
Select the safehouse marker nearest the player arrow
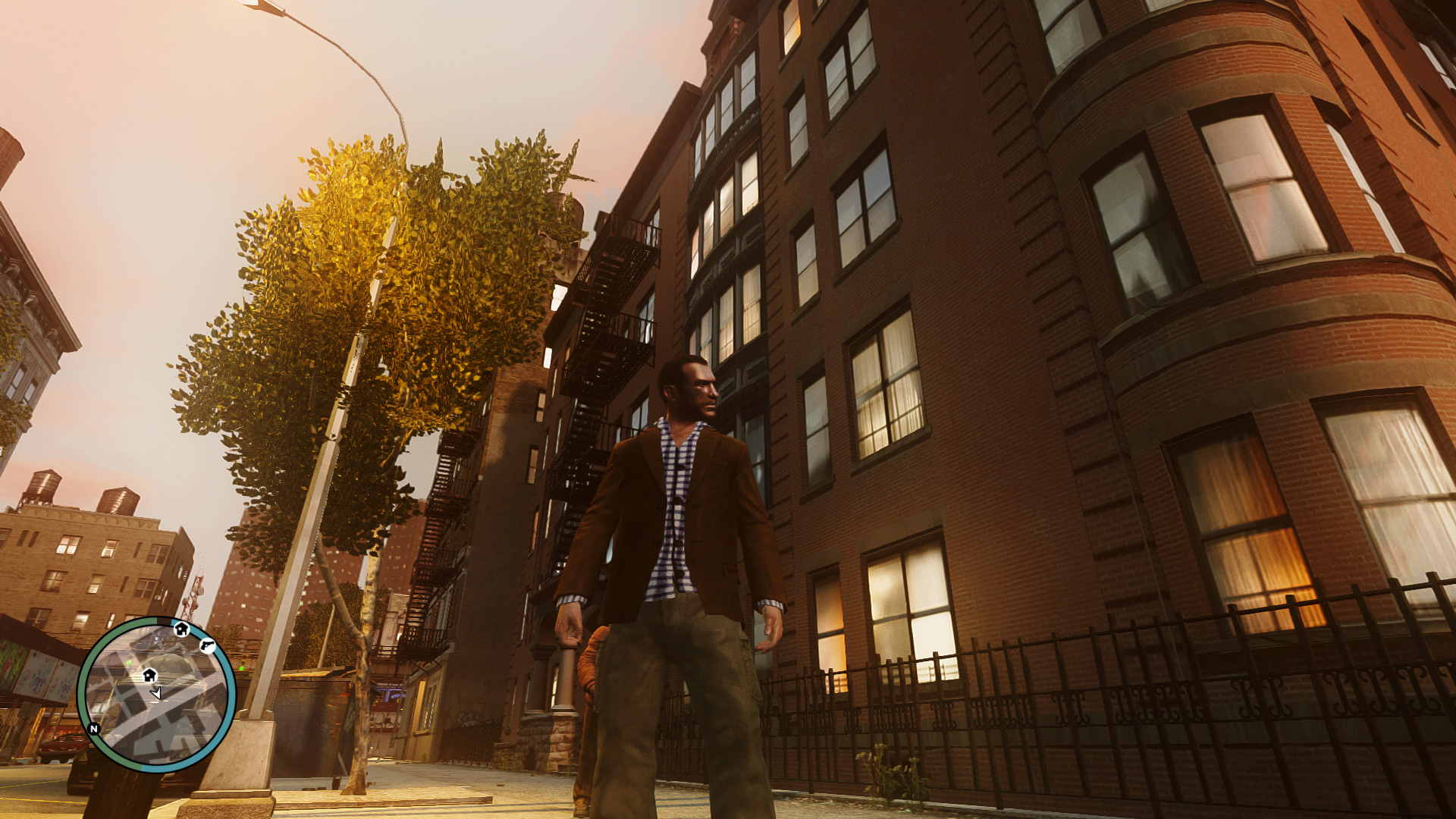click(149, 674)
